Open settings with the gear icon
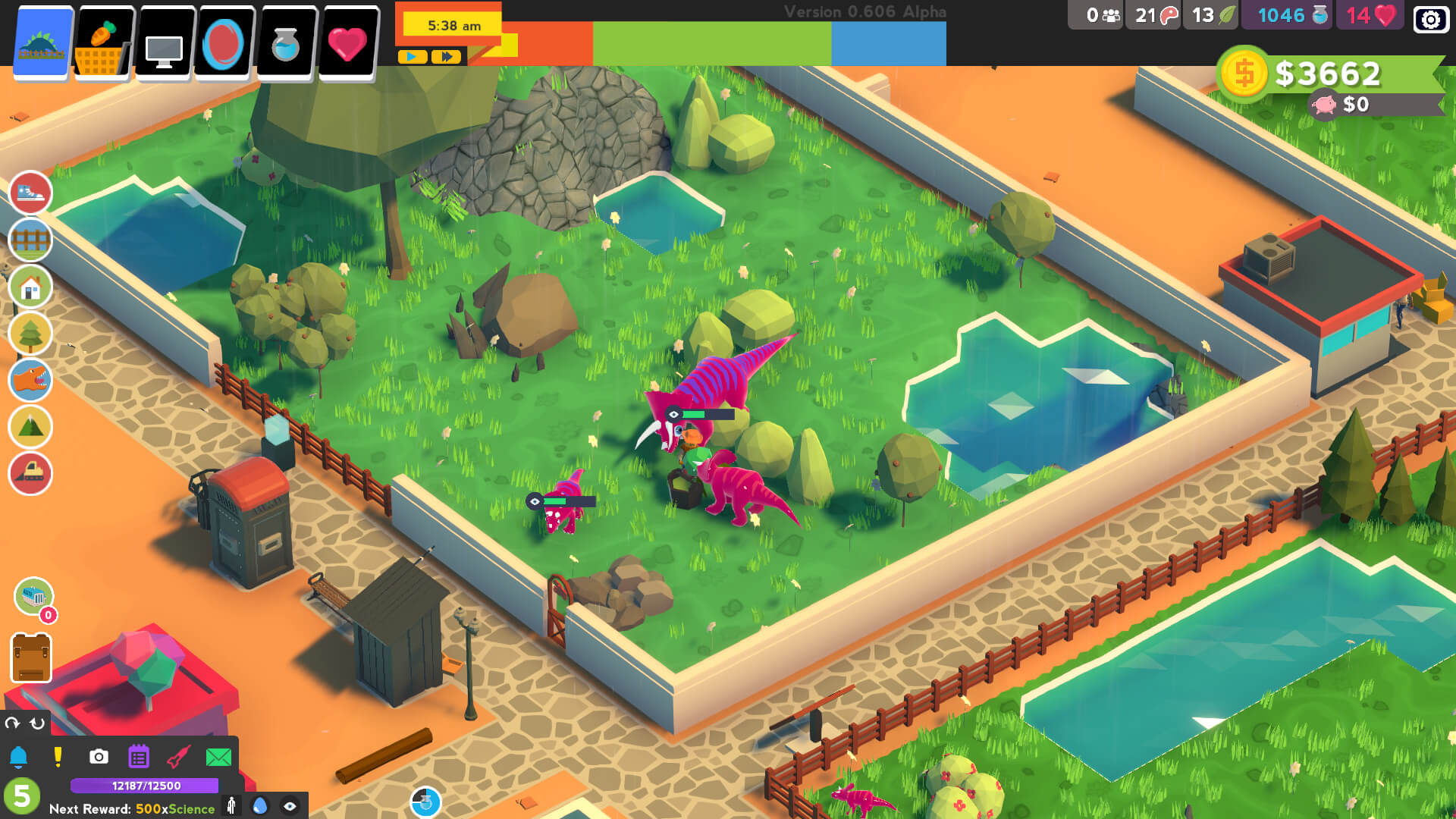The width and height of the screenshot is (1456, 819). (1430, 19)
